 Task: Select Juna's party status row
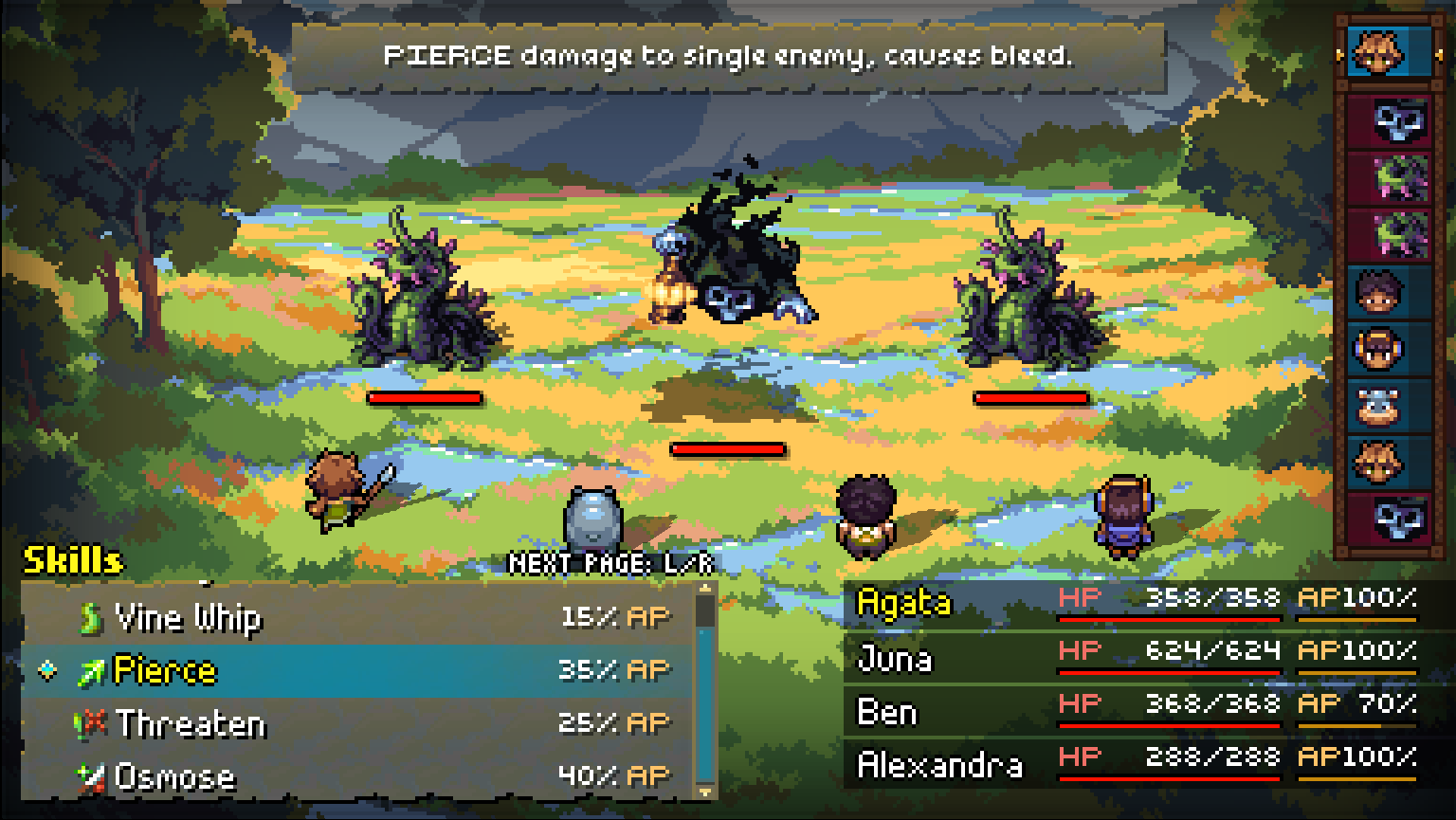point(1134,657)
